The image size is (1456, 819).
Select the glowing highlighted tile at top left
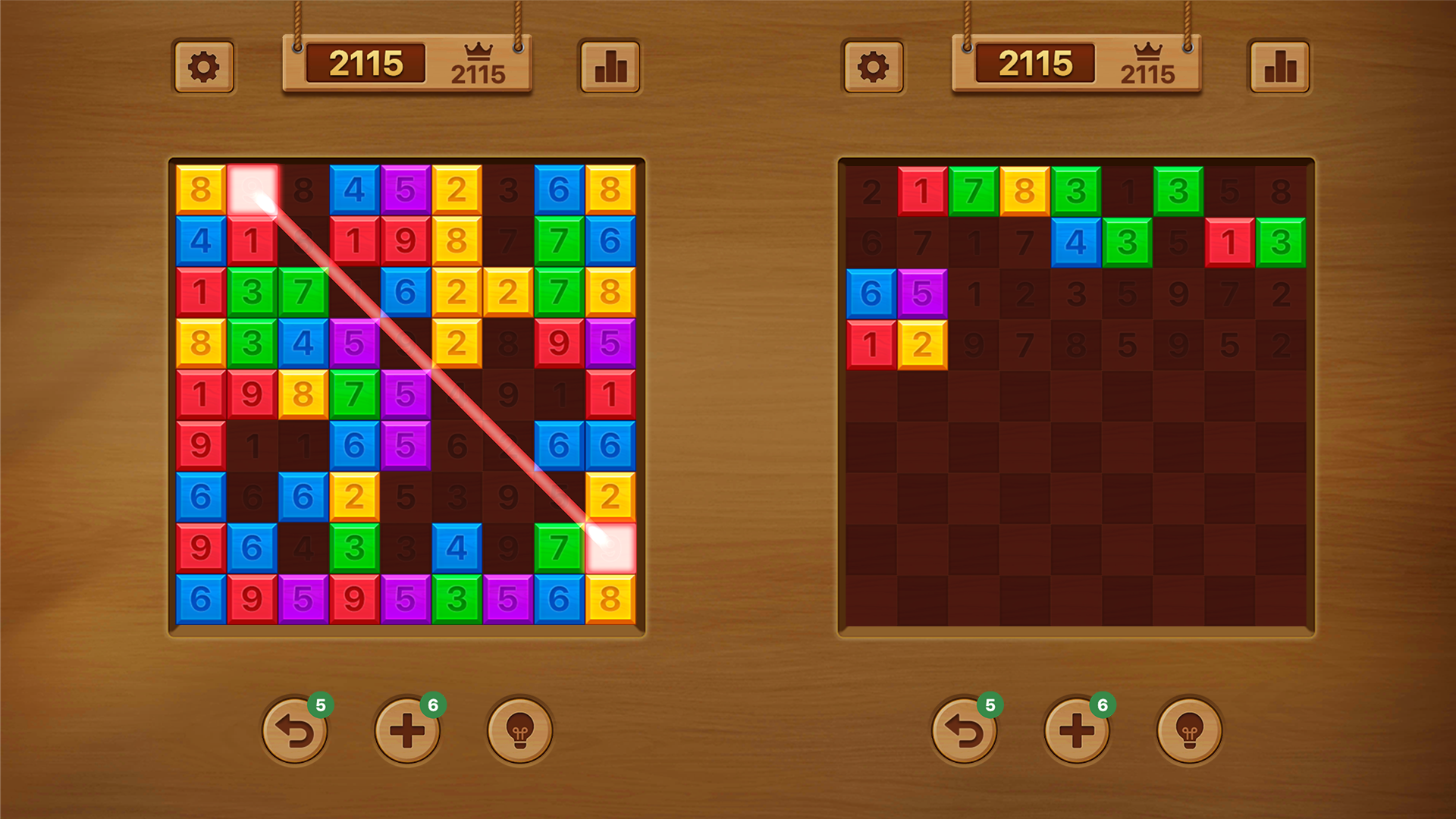pyautogui.click(x=253, y=190)
